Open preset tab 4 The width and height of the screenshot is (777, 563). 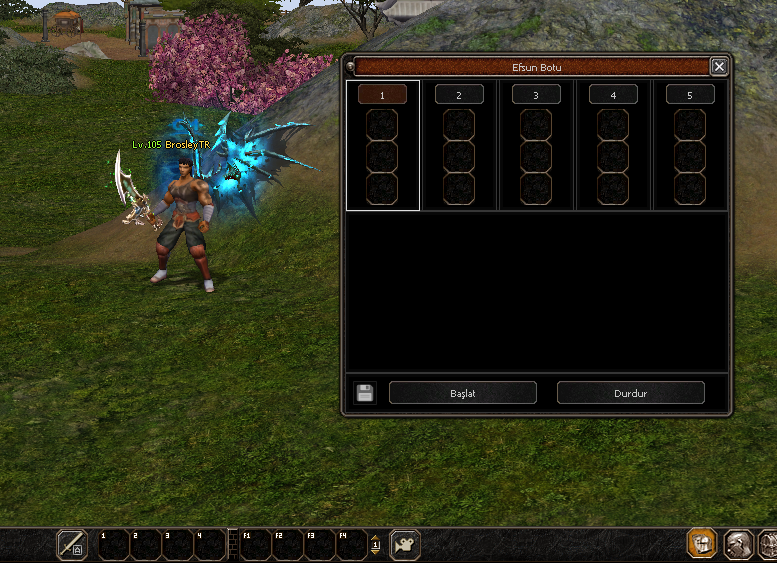point(613,95)
